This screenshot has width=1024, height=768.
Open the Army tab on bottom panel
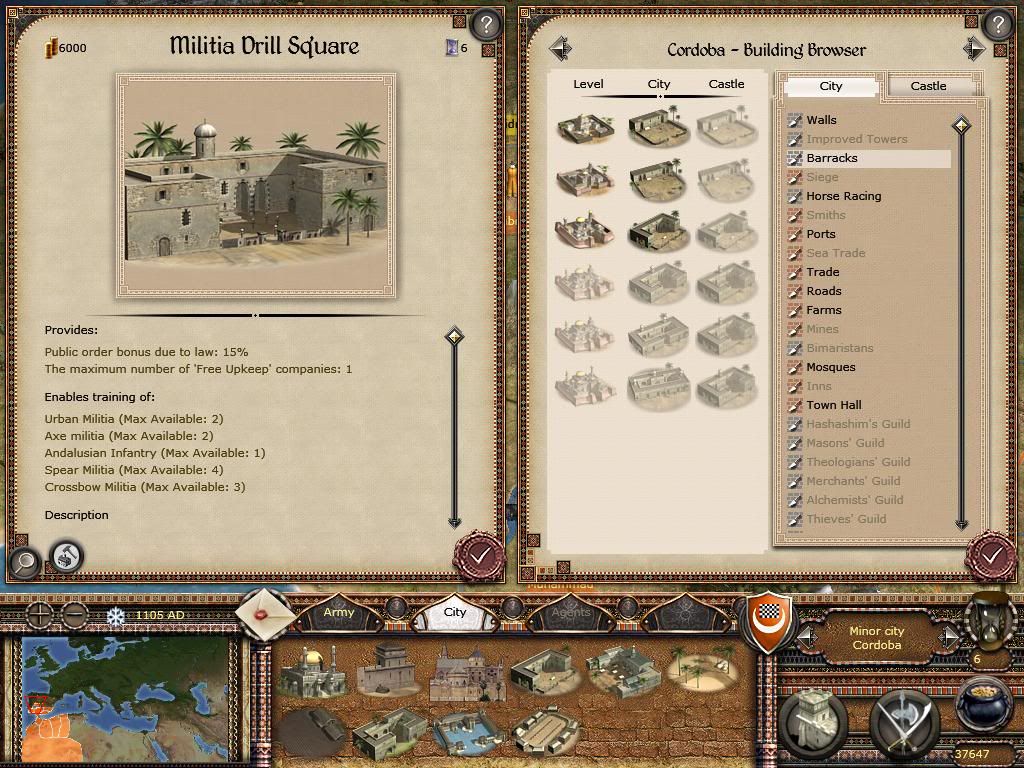(339, 611)
